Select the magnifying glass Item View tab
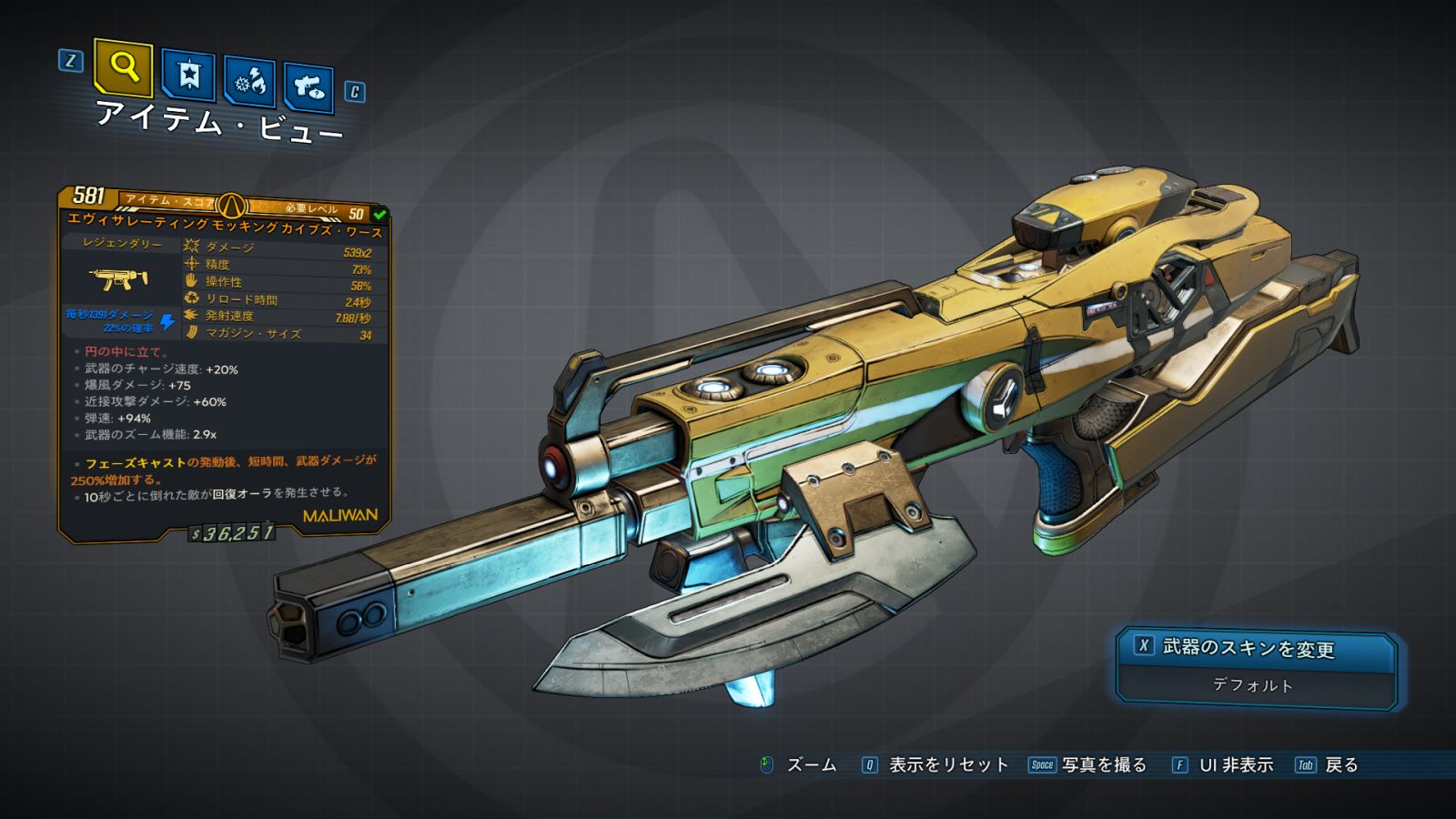 pyautogui.click(x=124, y=67)
